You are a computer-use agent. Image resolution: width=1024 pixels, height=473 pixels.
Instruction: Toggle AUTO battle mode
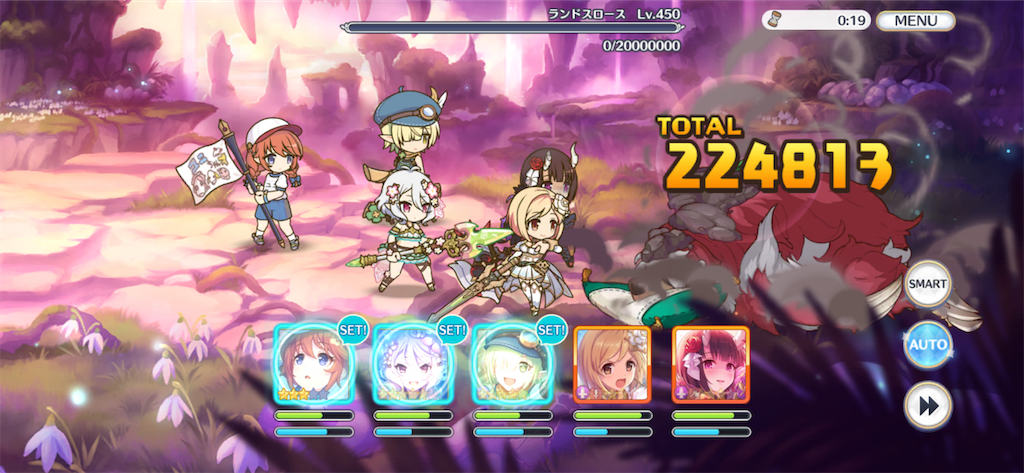pyautogui.click(x=927, y=346)
